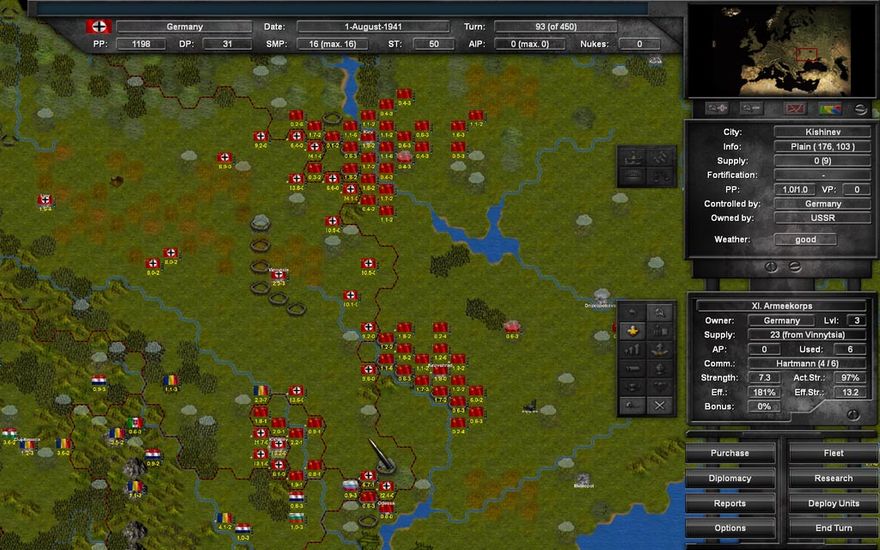Select the XI. Armeekorps name bar
880x550 pixels.
[x=781, y=306]
